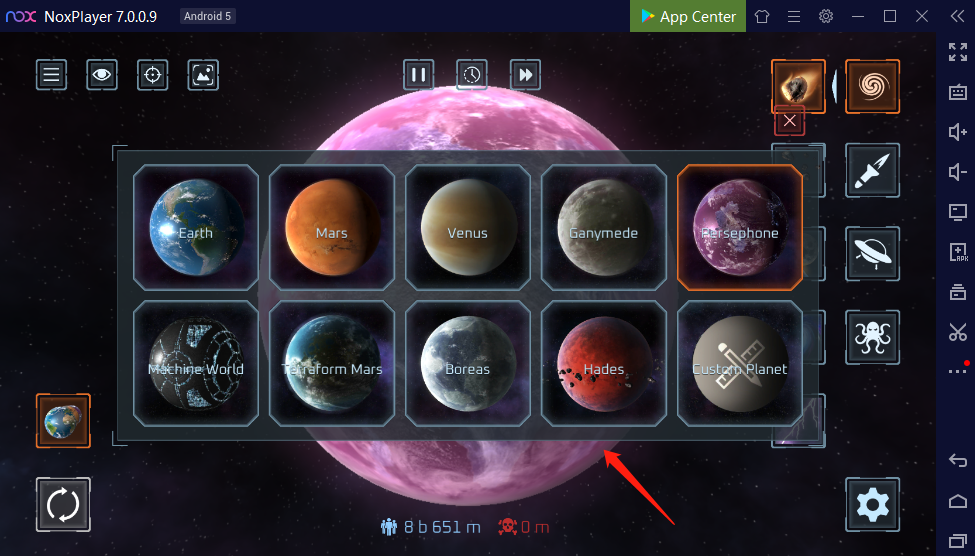Open the Custom Planet option
Viewport: 975px width, 556px height.
740,364
